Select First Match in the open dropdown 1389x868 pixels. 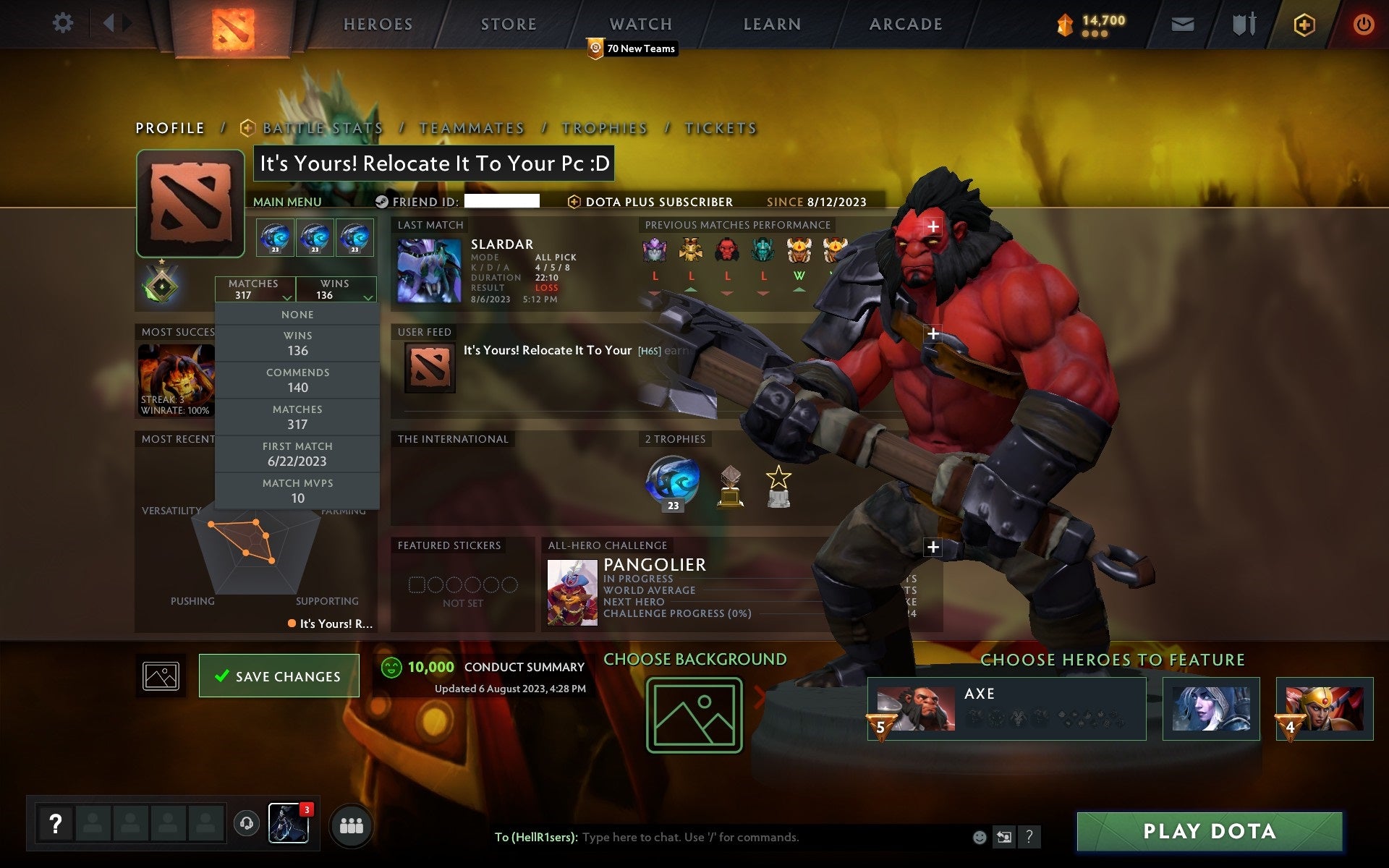[x=297, y=454]
